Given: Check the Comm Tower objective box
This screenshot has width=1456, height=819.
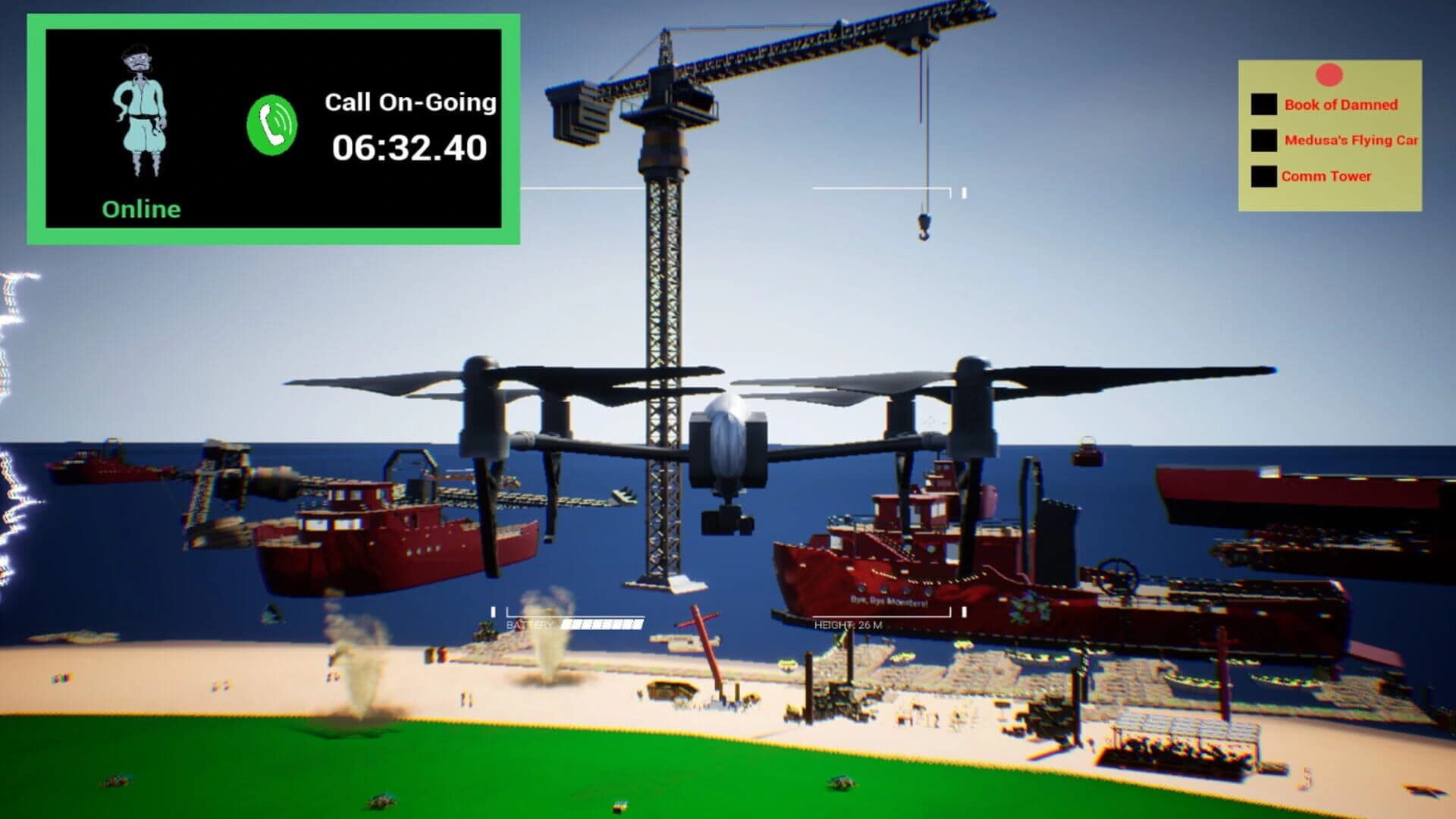Looking at the screenshot, I should coord(1263,175).
